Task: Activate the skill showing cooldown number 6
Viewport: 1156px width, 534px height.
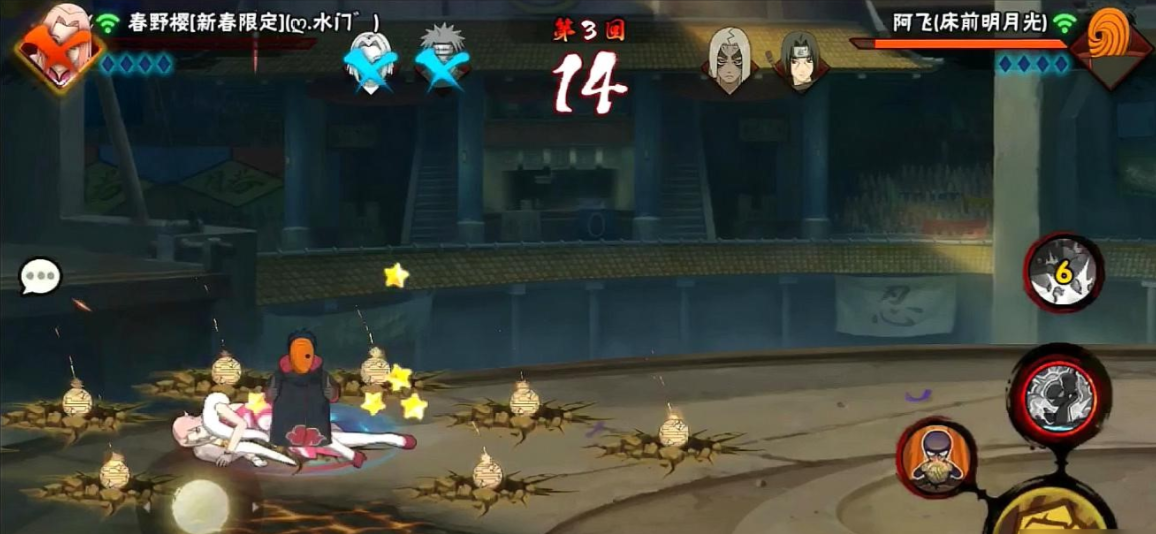Action: click(1063, 272)
